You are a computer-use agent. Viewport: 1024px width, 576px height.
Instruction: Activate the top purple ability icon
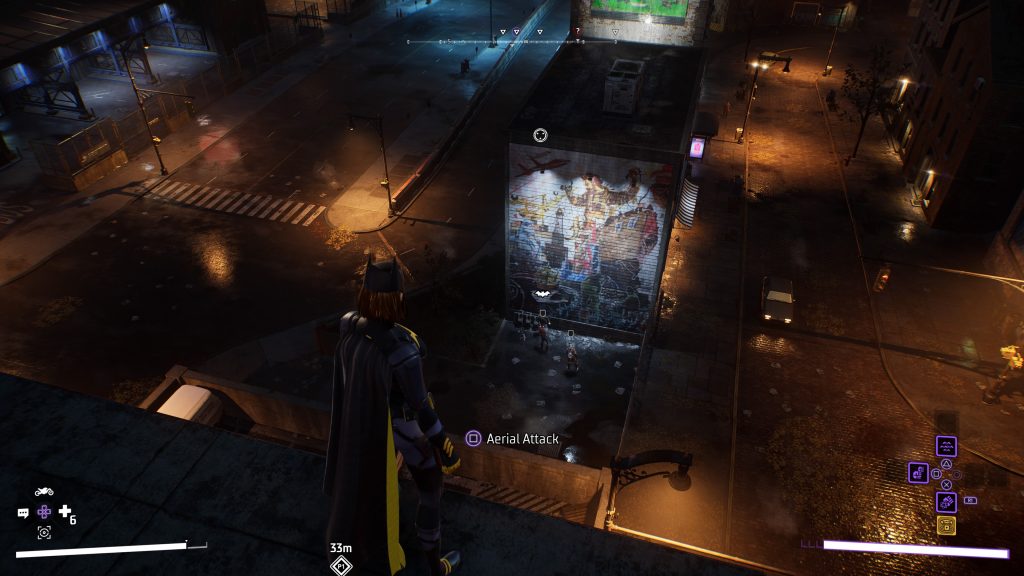(x=946, y=446)
